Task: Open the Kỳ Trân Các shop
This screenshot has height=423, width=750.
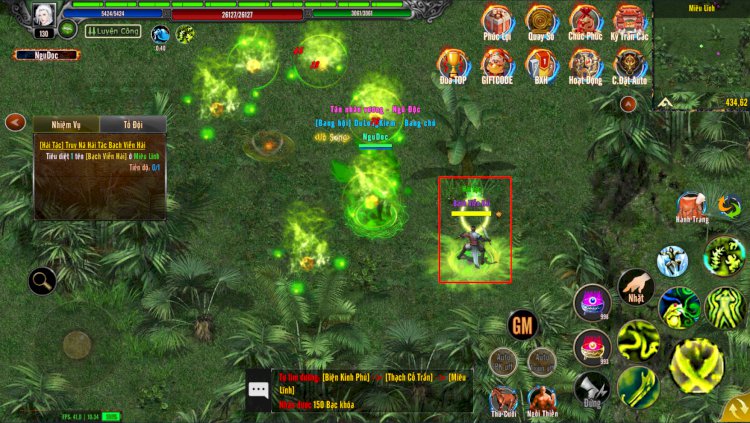Action: tap(629, 20)
